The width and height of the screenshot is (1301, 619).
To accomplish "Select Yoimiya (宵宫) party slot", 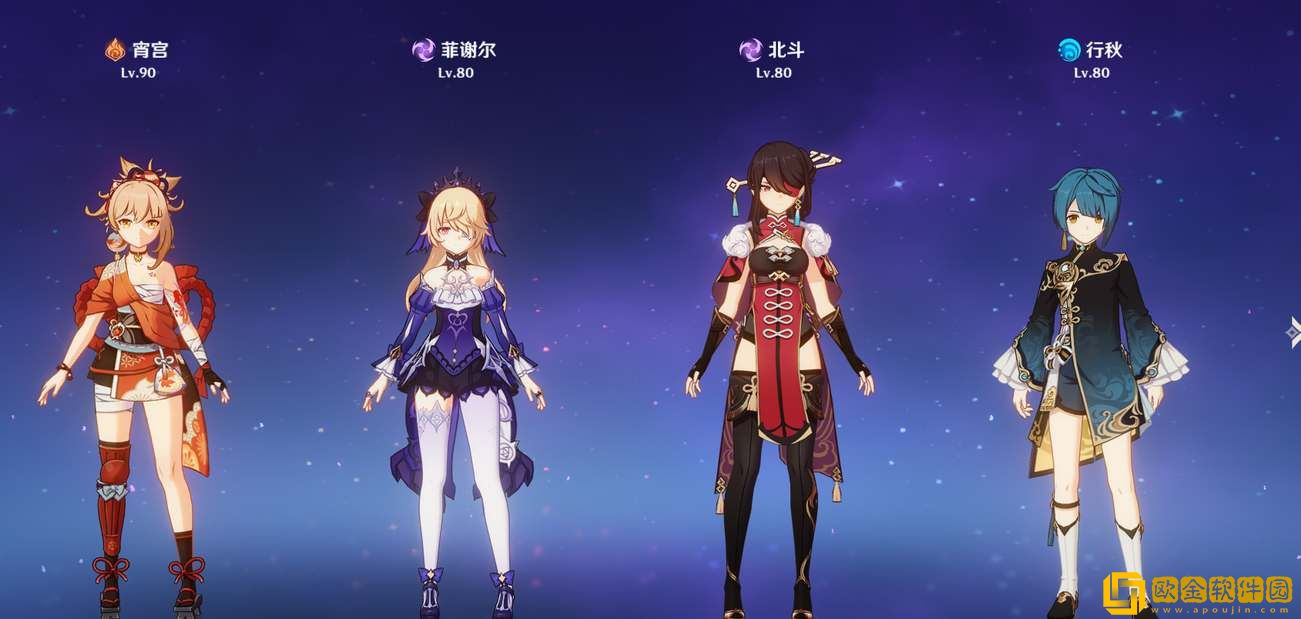I will tap(135, 380).
